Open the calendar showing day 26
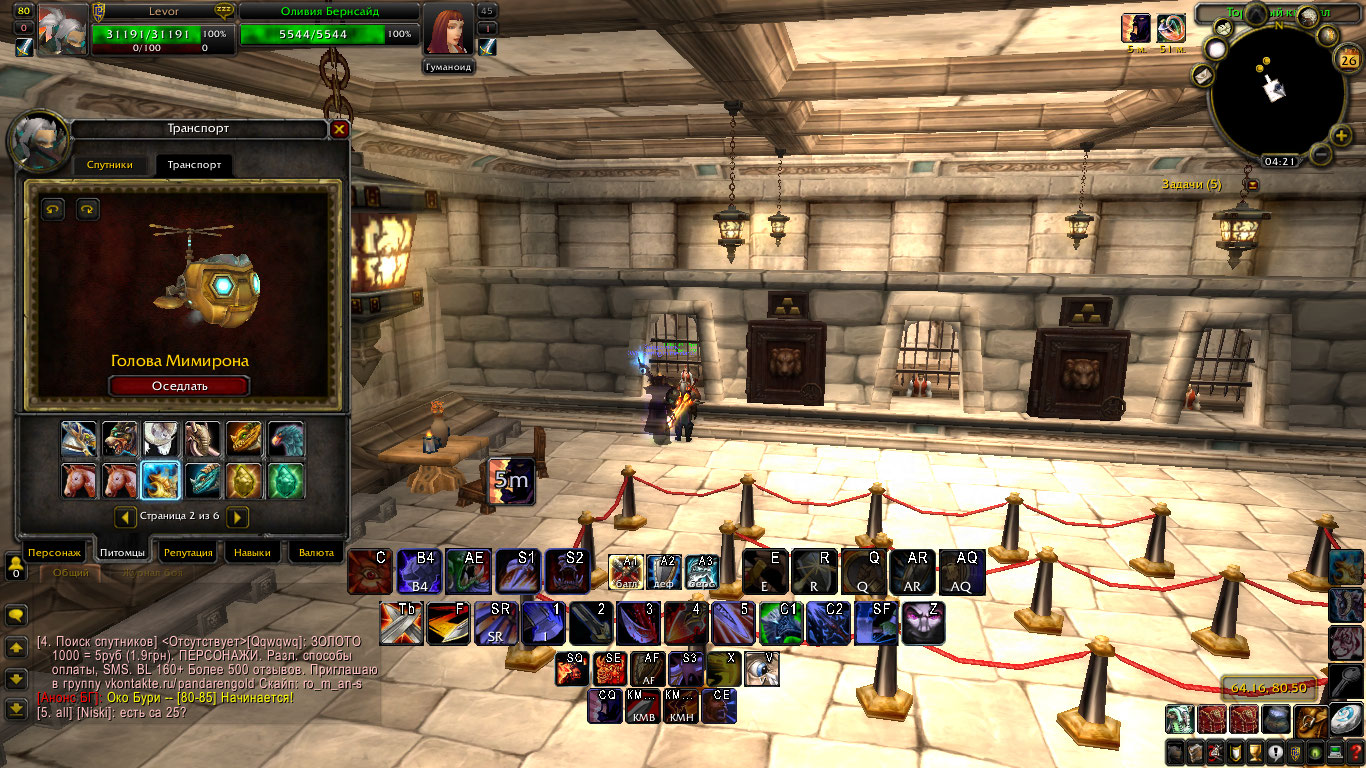Image resolution: width=1366 pixels, height=768 pixels. [1347, 59]
